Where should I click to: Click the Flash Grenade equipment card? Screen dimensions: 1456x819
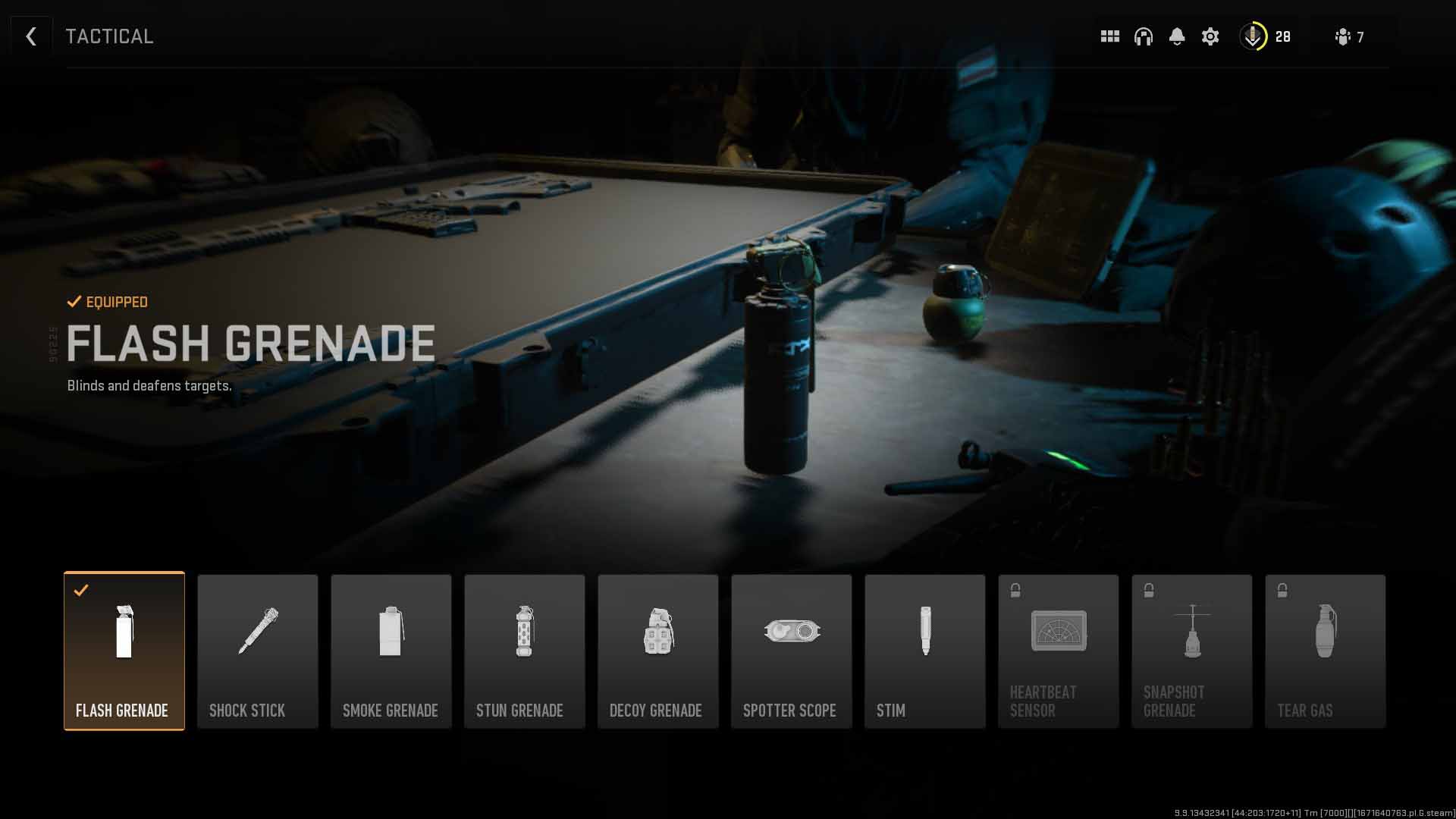[x=124, y=651]
